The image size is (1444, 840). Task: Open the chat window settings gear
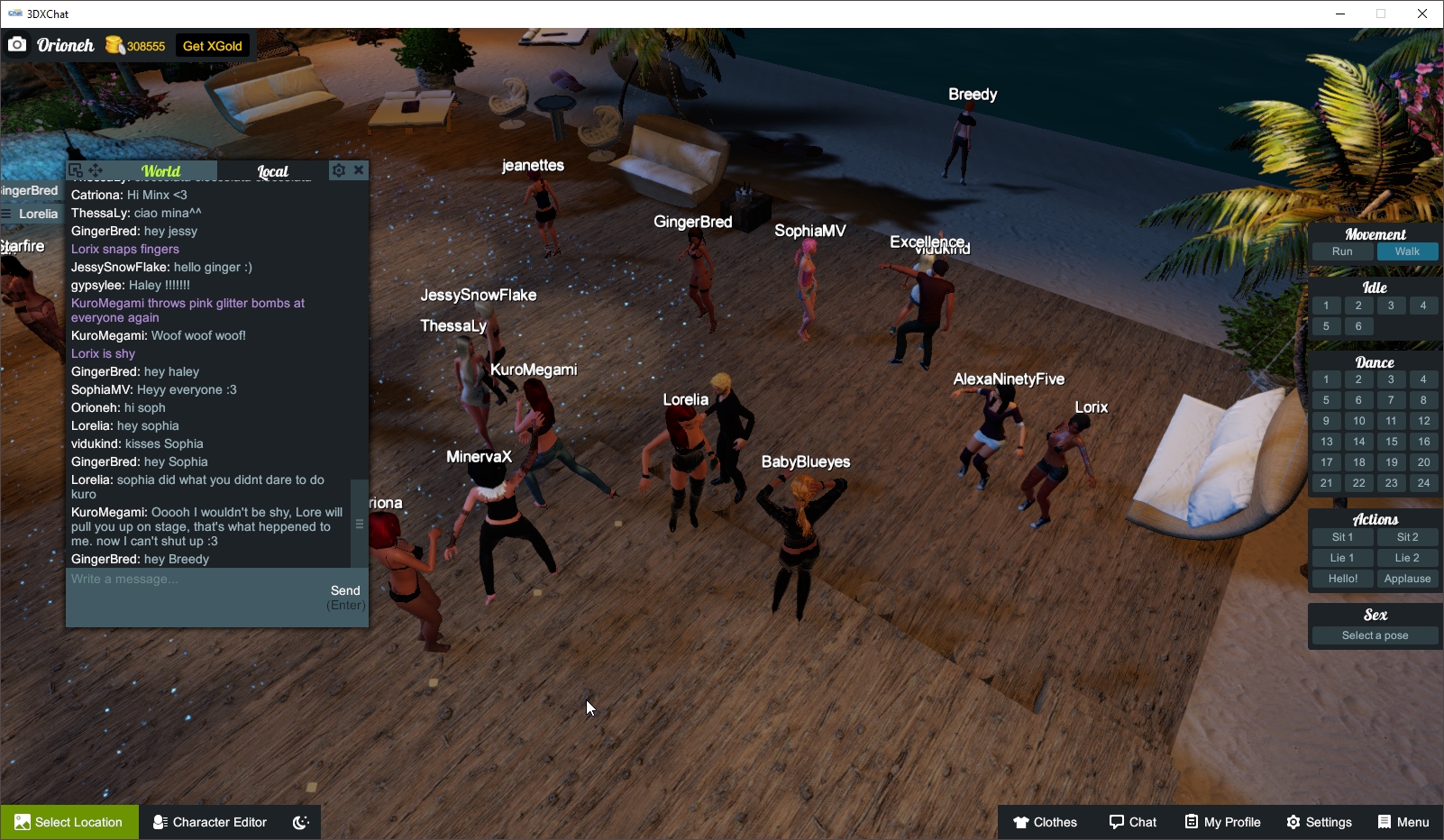[x=338, y=169]
